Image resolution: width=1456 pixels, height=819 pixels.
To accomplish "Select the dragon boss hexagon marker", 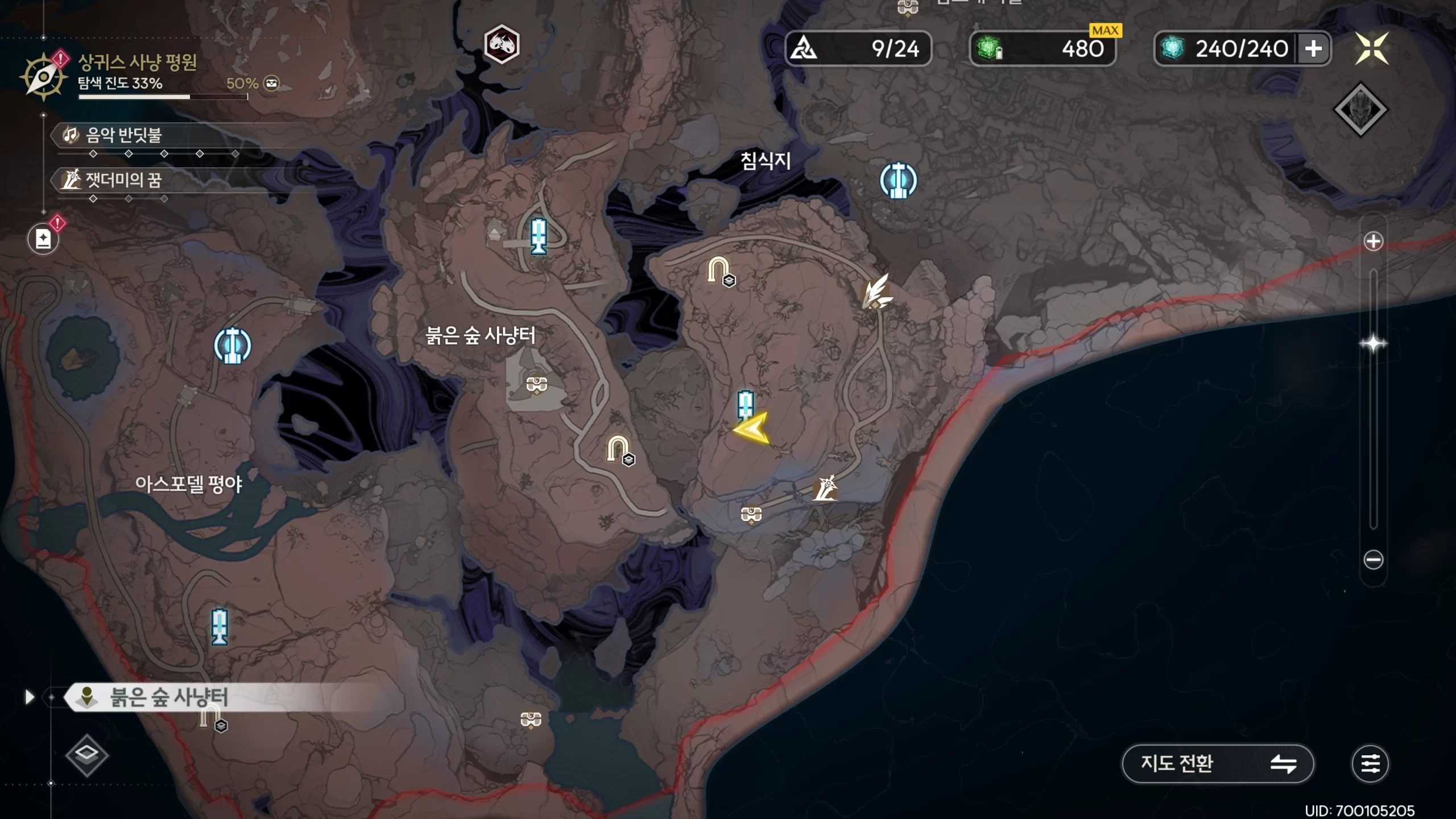I will point(501,44).
